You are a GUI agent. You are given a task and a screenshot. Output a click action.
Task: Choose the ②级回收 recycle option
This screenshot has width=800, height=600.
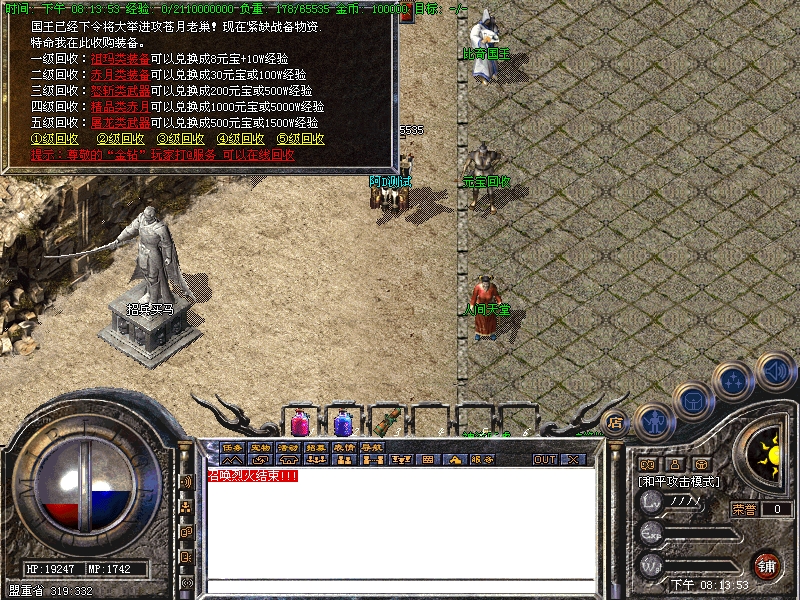(120, 139)
